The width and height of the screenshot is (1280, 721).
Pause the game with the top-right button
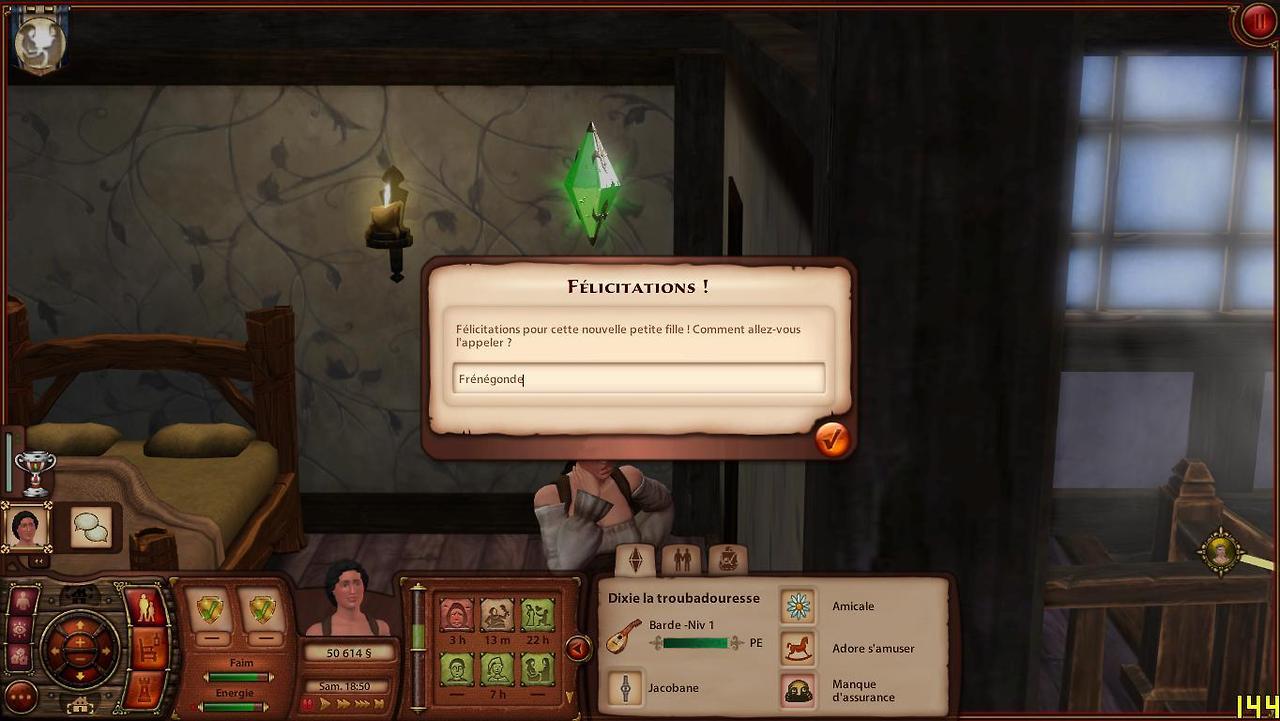(1256, 22)
